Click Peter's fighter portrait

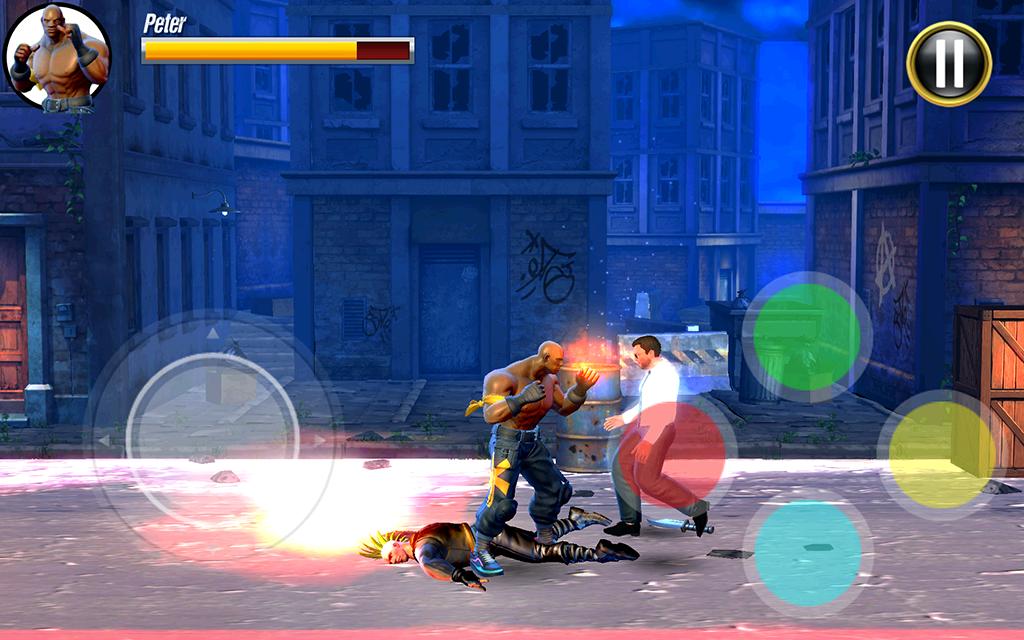tap(57, 57)
